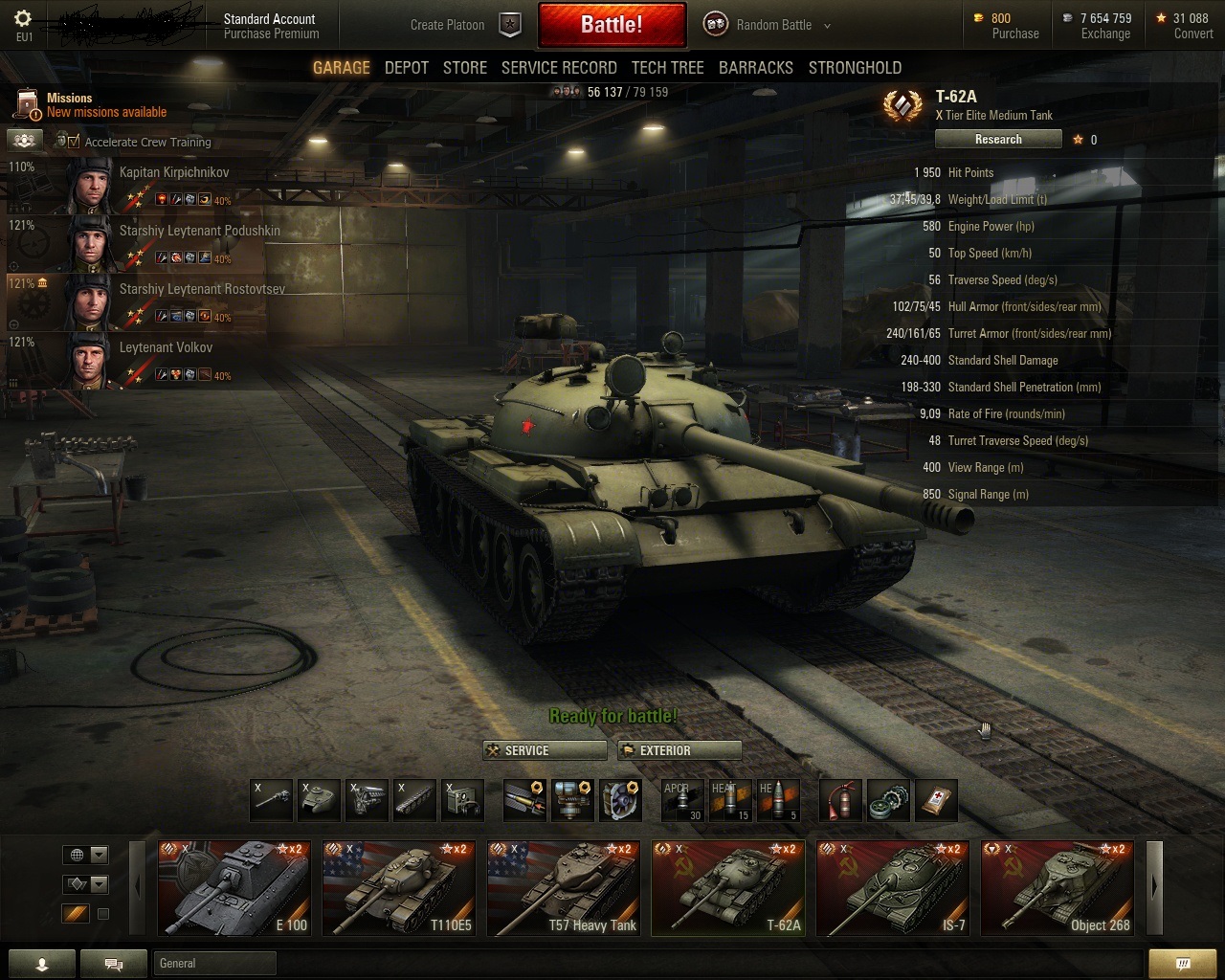Pick the T57 Heavy Tank

[x=563, y=888]
